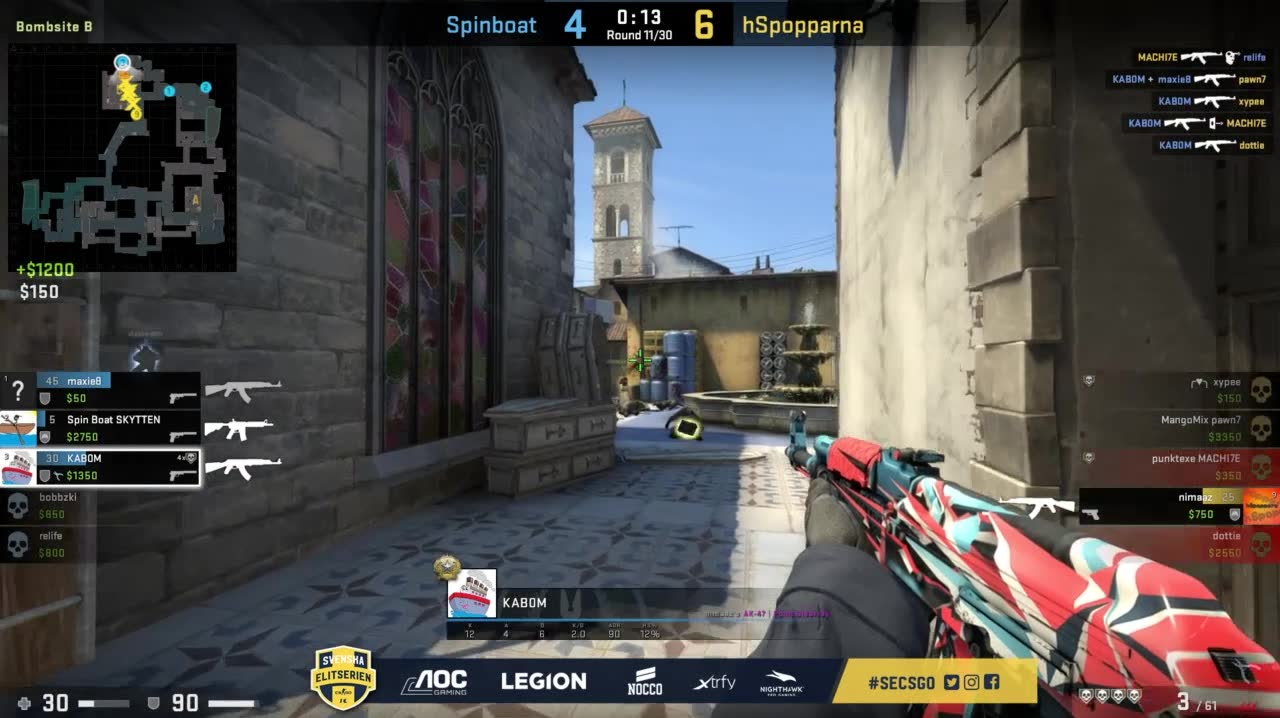This screenshot has height=718, width=1280.
Task: Click the Twitter icon beside #SECSGO
Action: point(951,683)
